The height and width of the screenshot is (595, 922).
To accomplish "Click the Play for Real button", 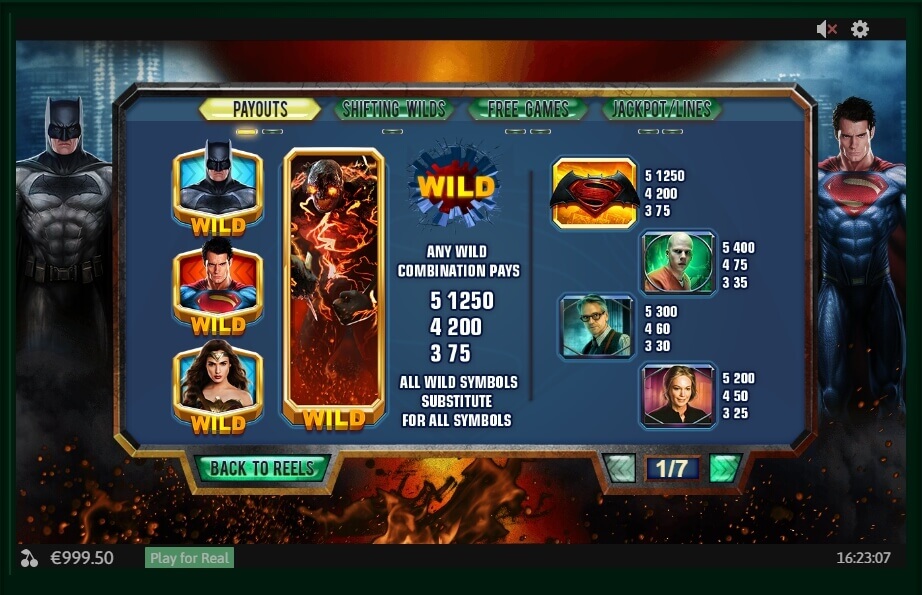I will (x=190, y=558).
